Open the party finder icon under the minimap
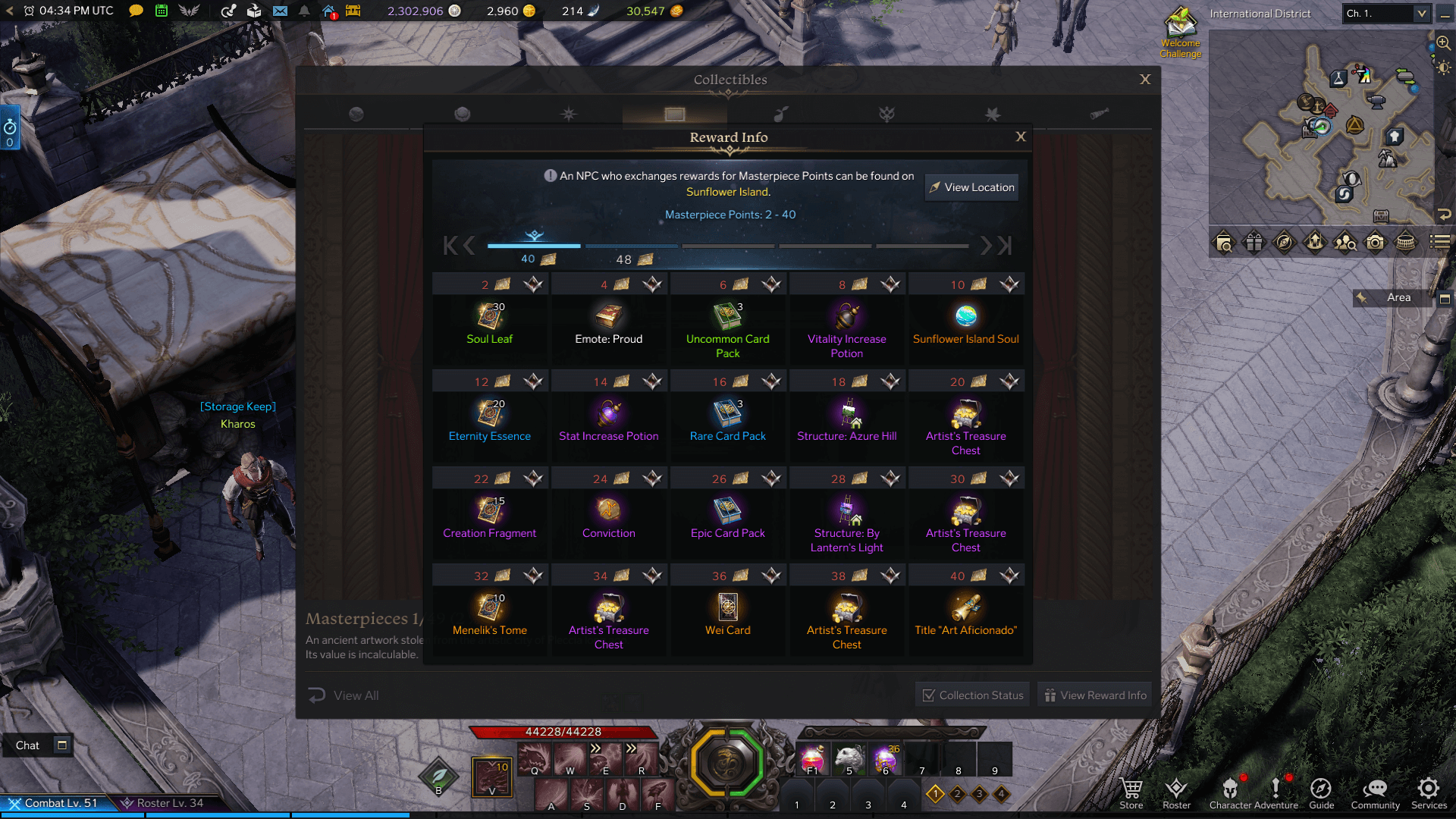 point(1345,243)
